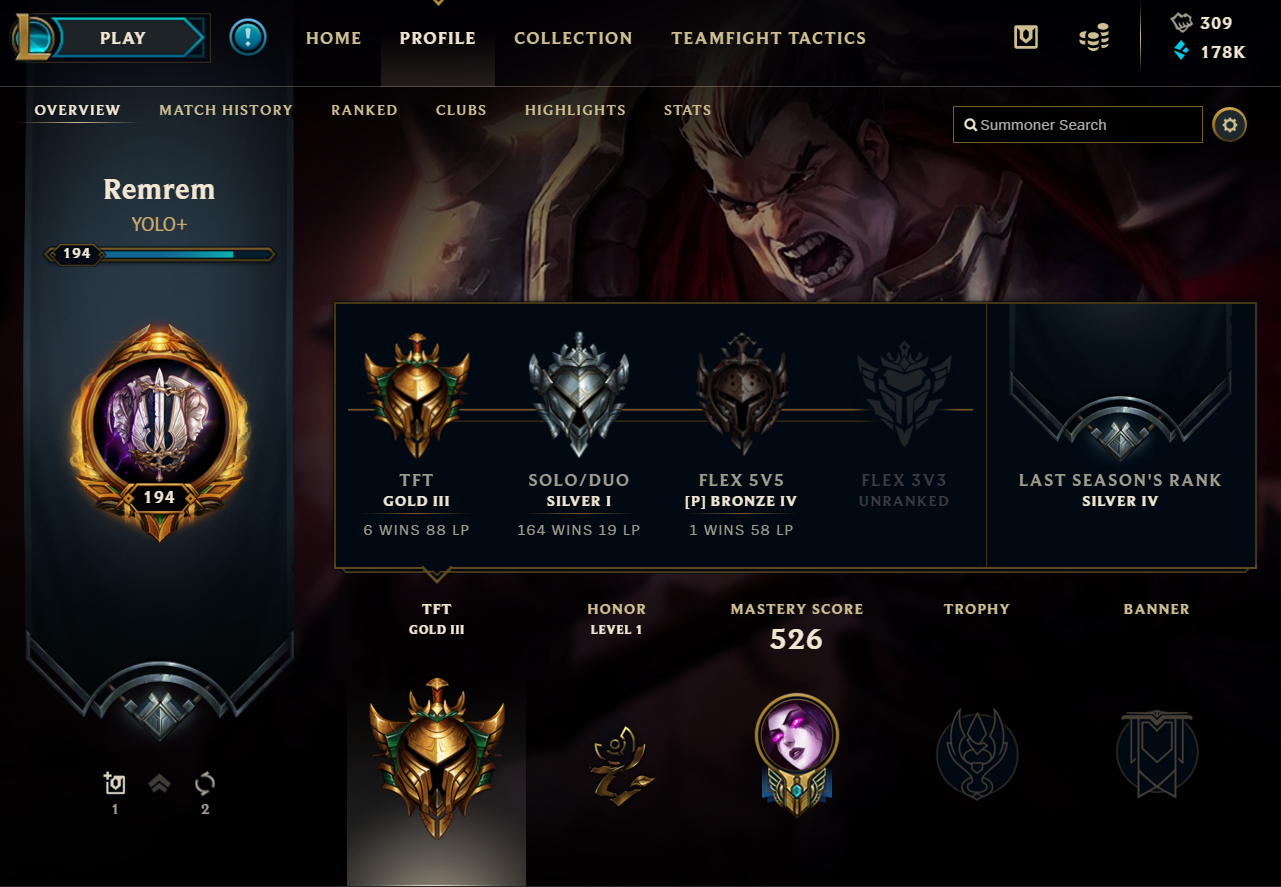The image size is (1281, 887).
Task: Open the Collection tab
Action: [x=573, y=38]
